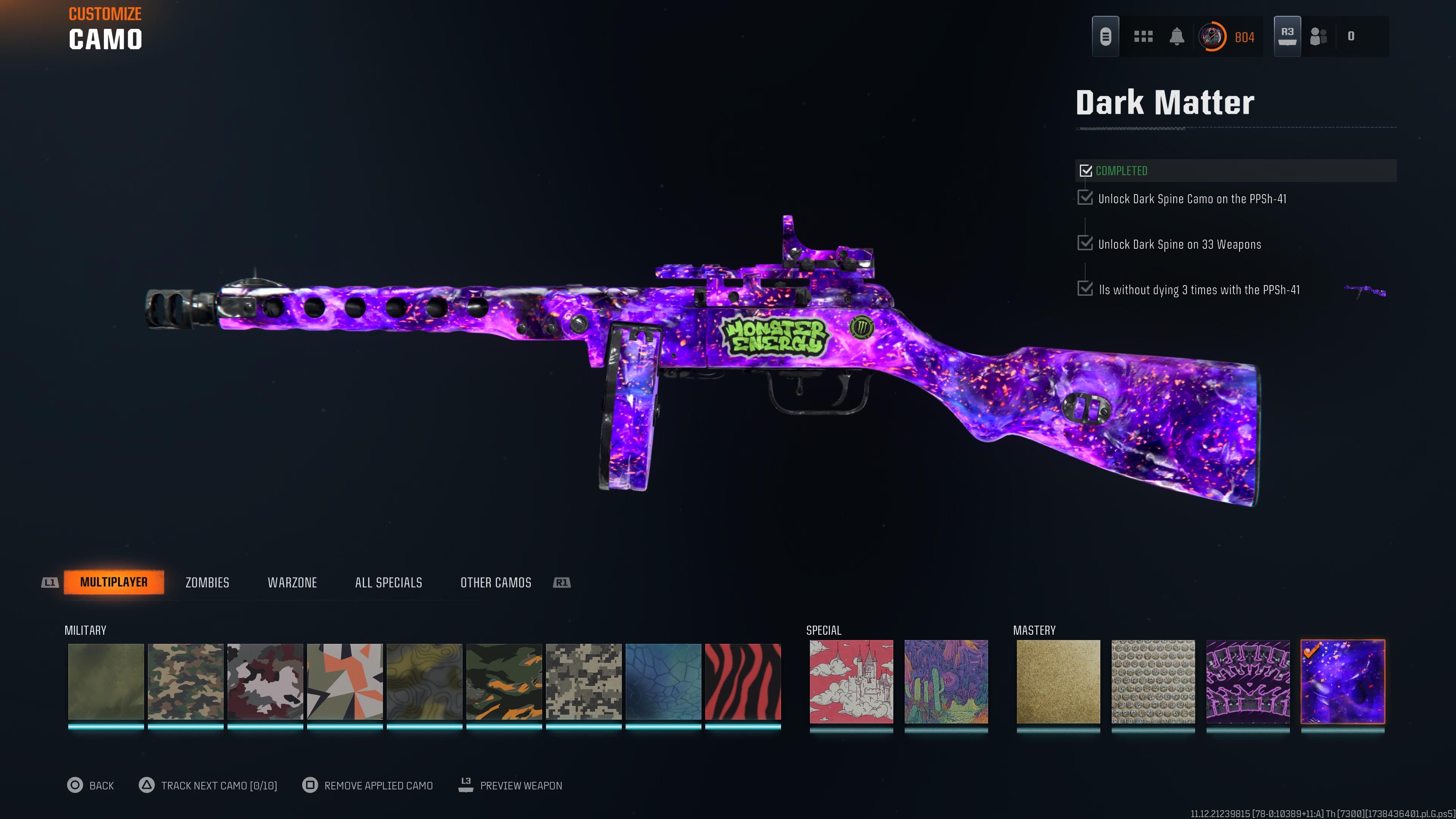The width and height of the screenshot is (1456, 819).
Task: Click checkbox for Unlock Dark Spine on 33 Weapons
Action: [x=1086, y=243]
